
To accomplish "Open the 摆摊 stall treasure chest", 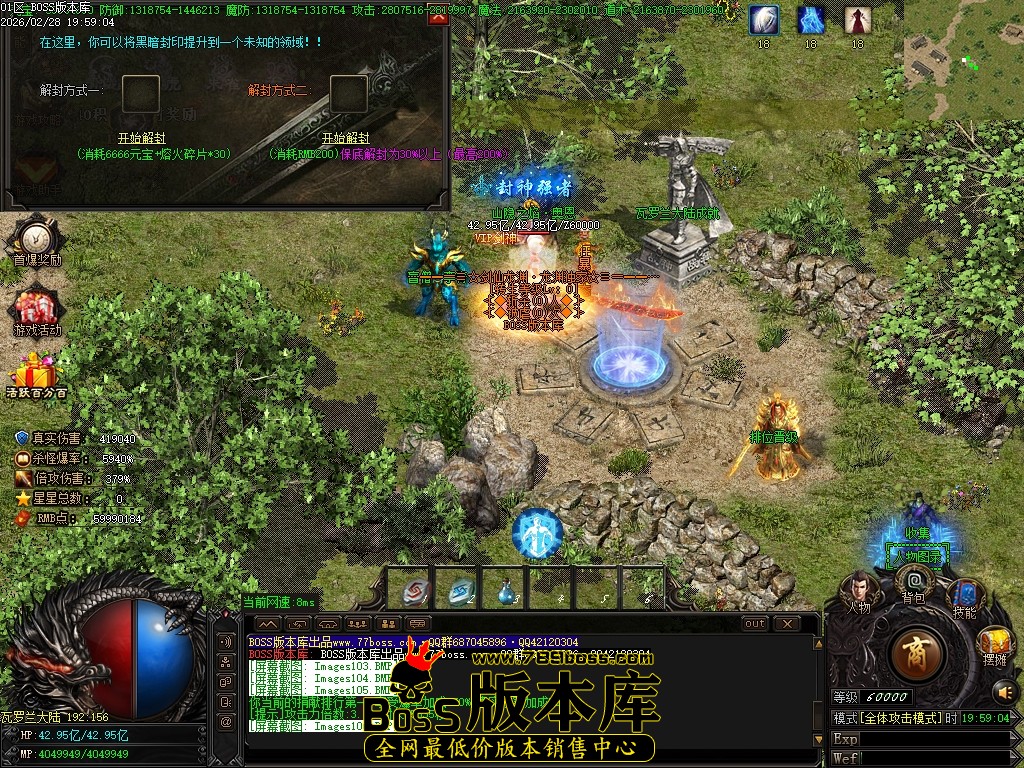I will coord(994,646).
